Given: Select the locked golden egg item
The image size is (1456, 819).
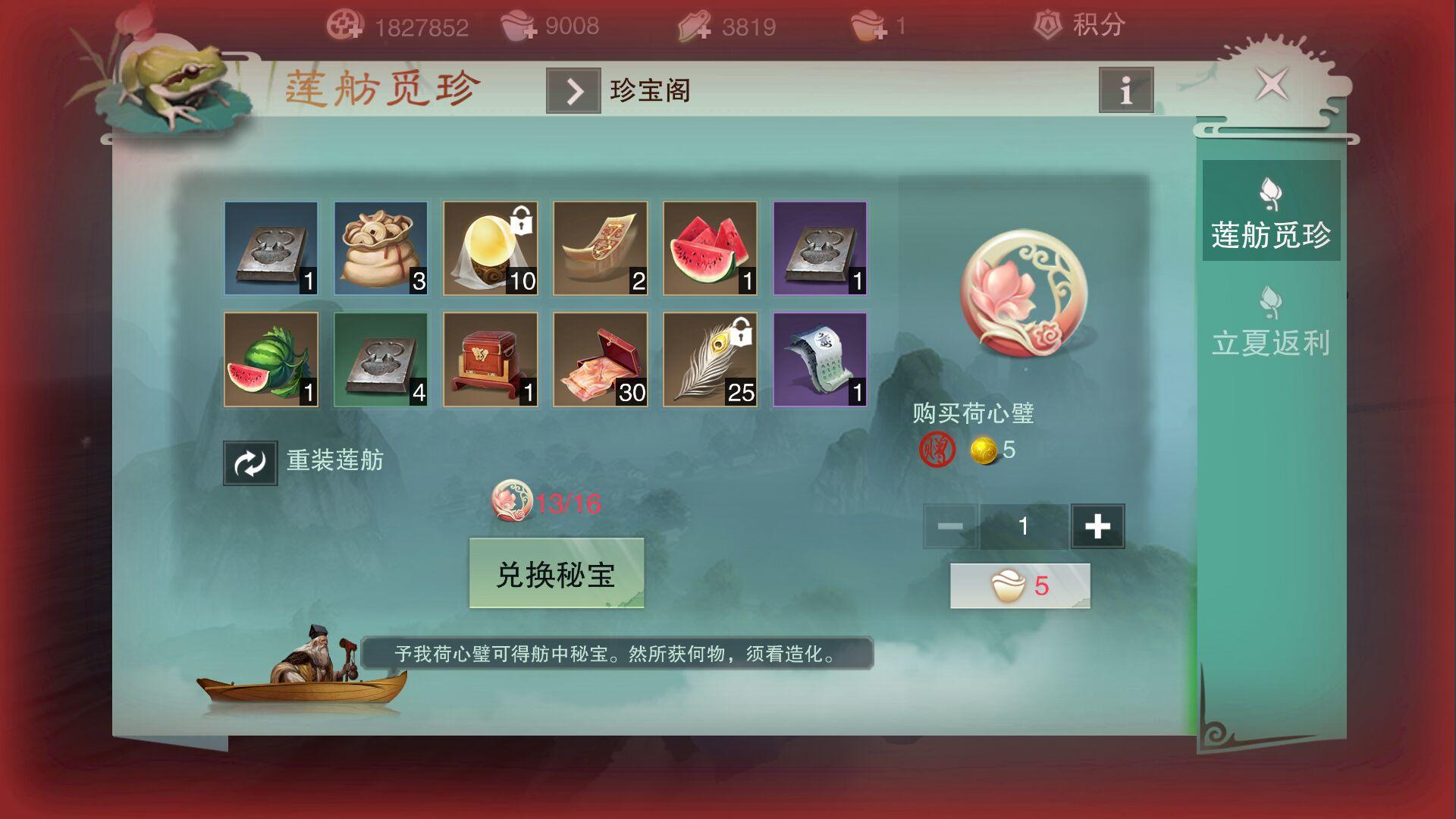Looking at the screenshot, I should 491,248.
